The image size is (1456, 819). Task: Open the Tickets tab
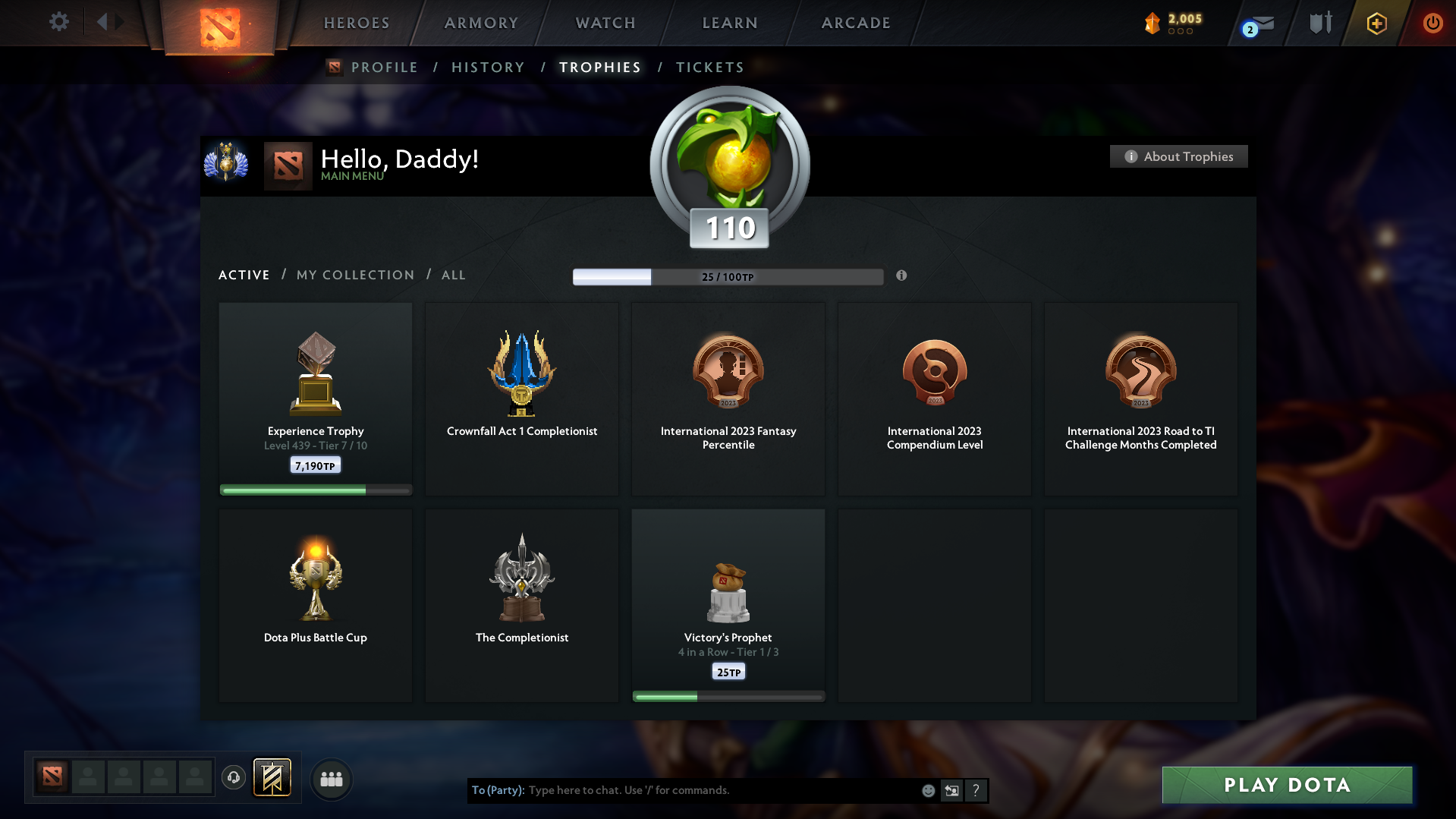(709, 68)
